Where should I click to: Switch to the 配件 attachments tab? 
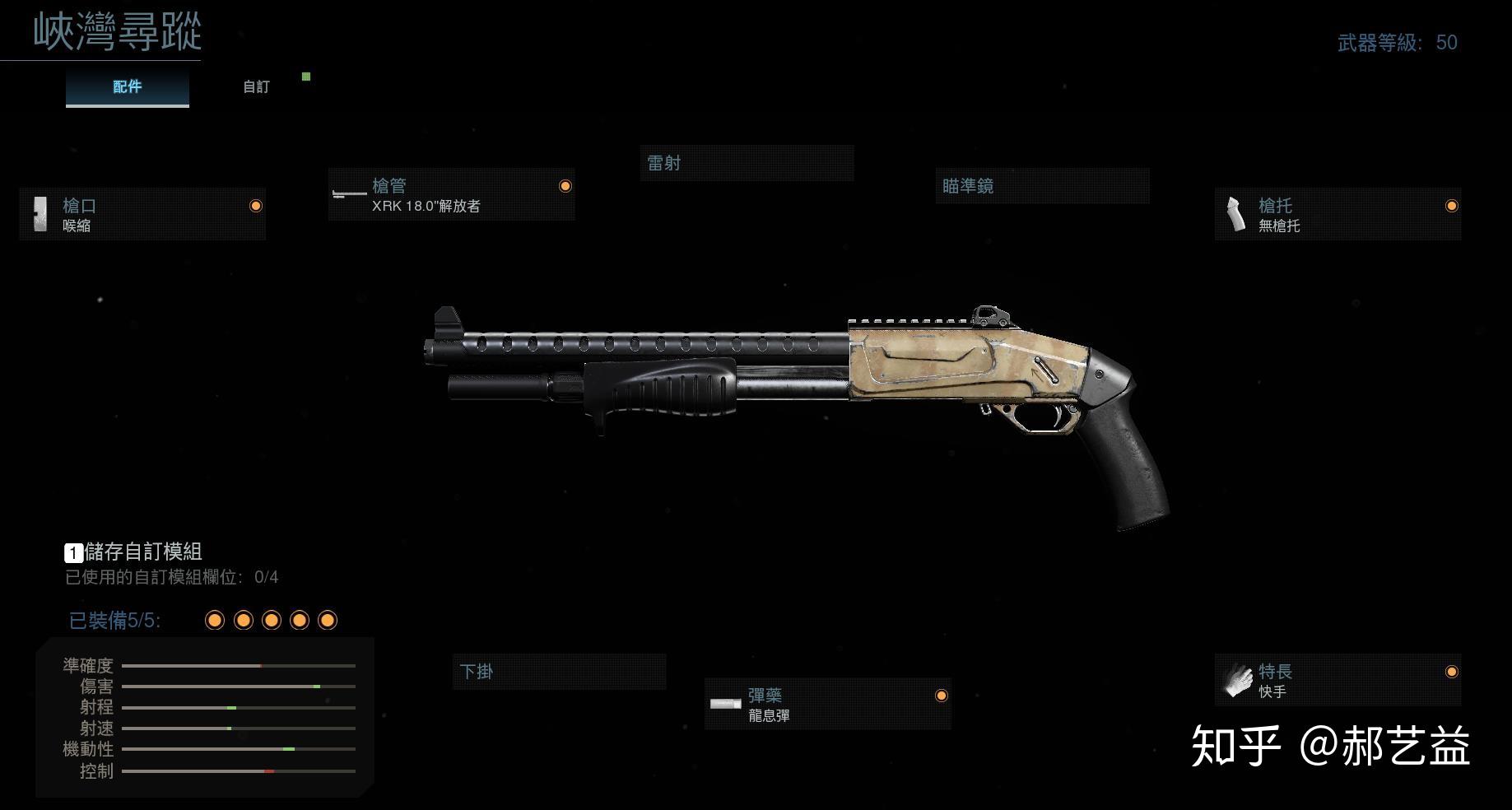(x=127, y=86)
